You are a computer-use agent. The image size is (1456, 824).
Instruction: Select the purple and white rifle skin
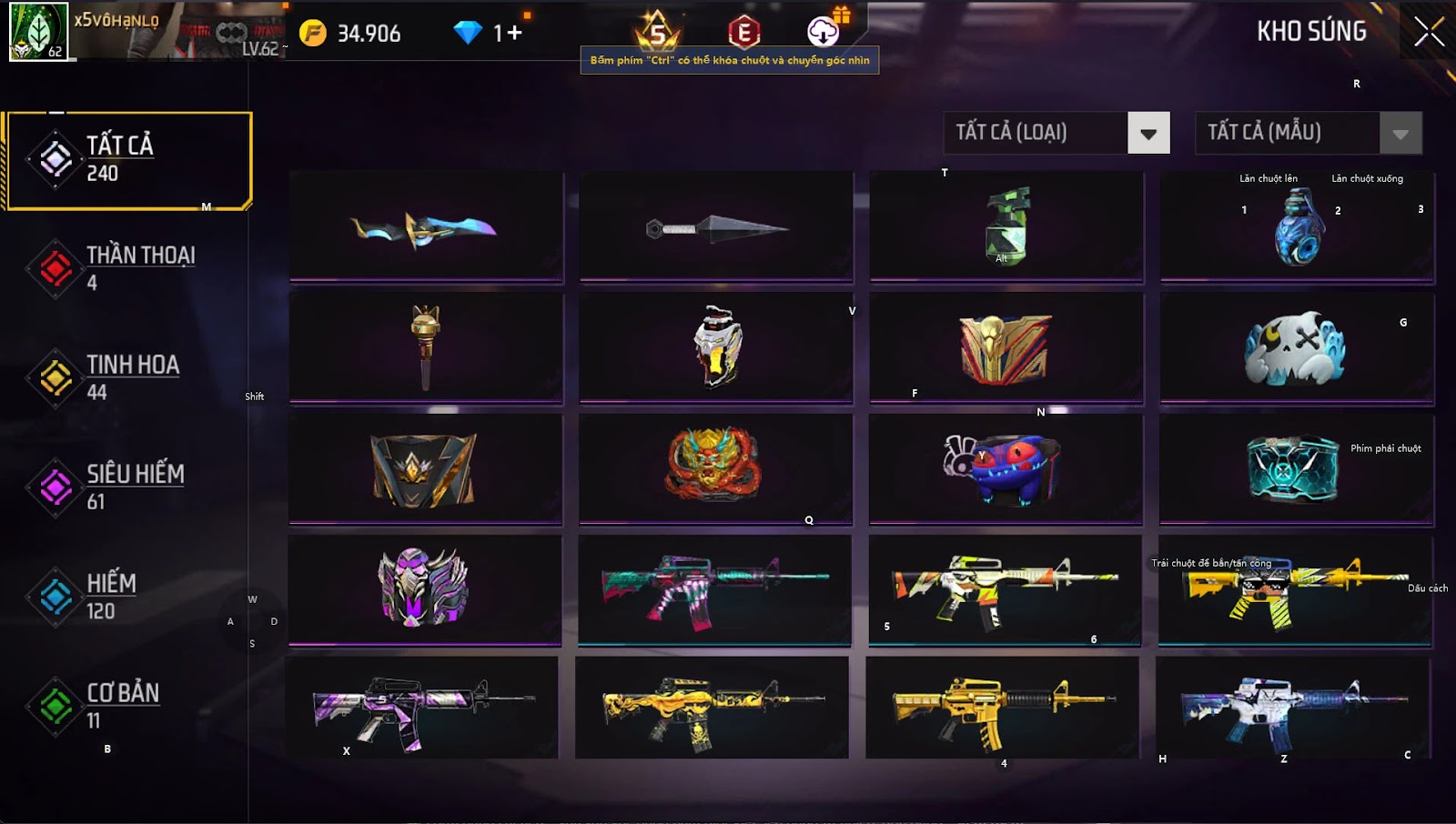pos(421,708)
